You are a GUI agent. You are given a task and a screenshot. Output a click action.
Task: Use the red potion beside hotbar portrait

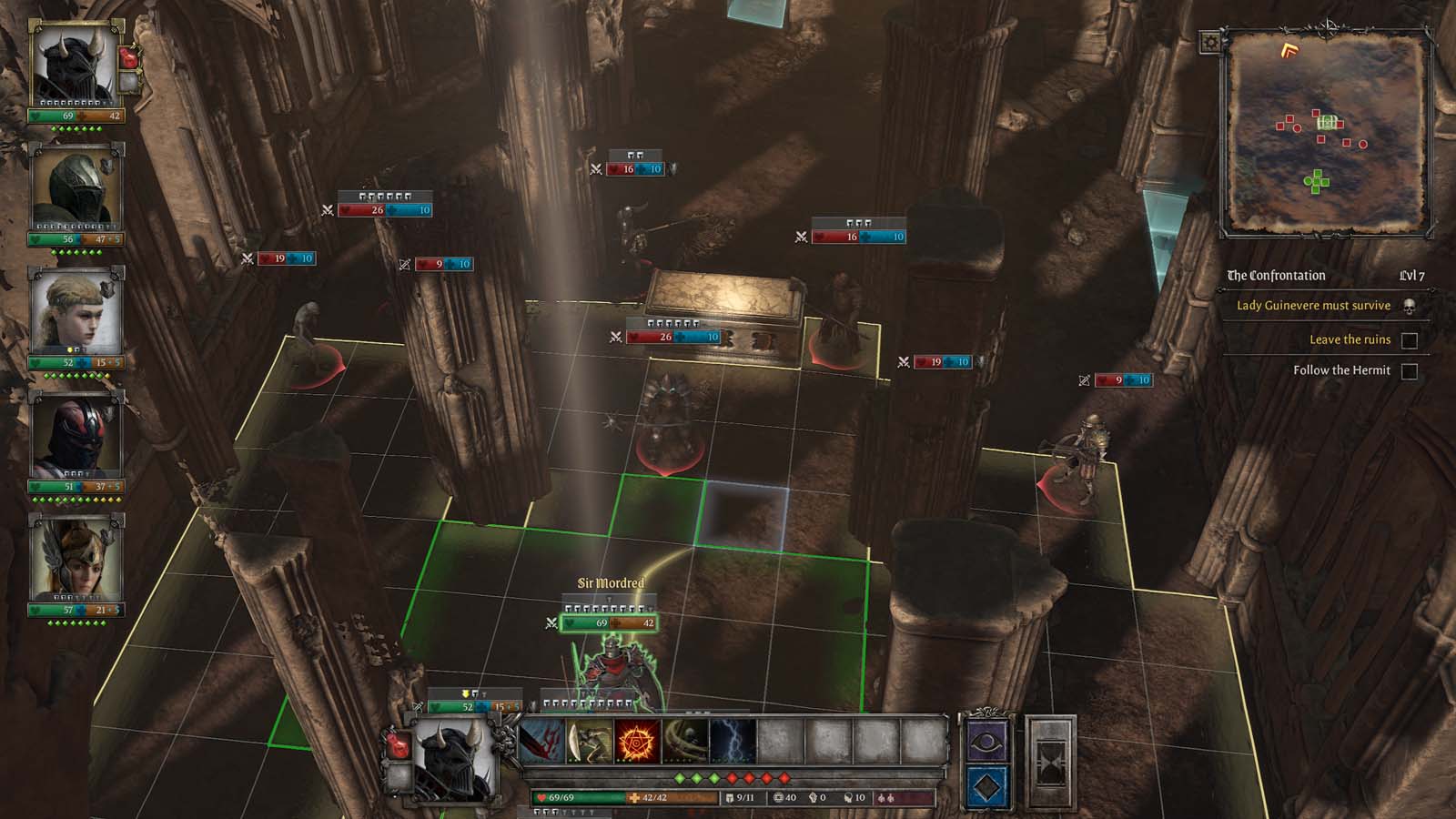(397, 743)
